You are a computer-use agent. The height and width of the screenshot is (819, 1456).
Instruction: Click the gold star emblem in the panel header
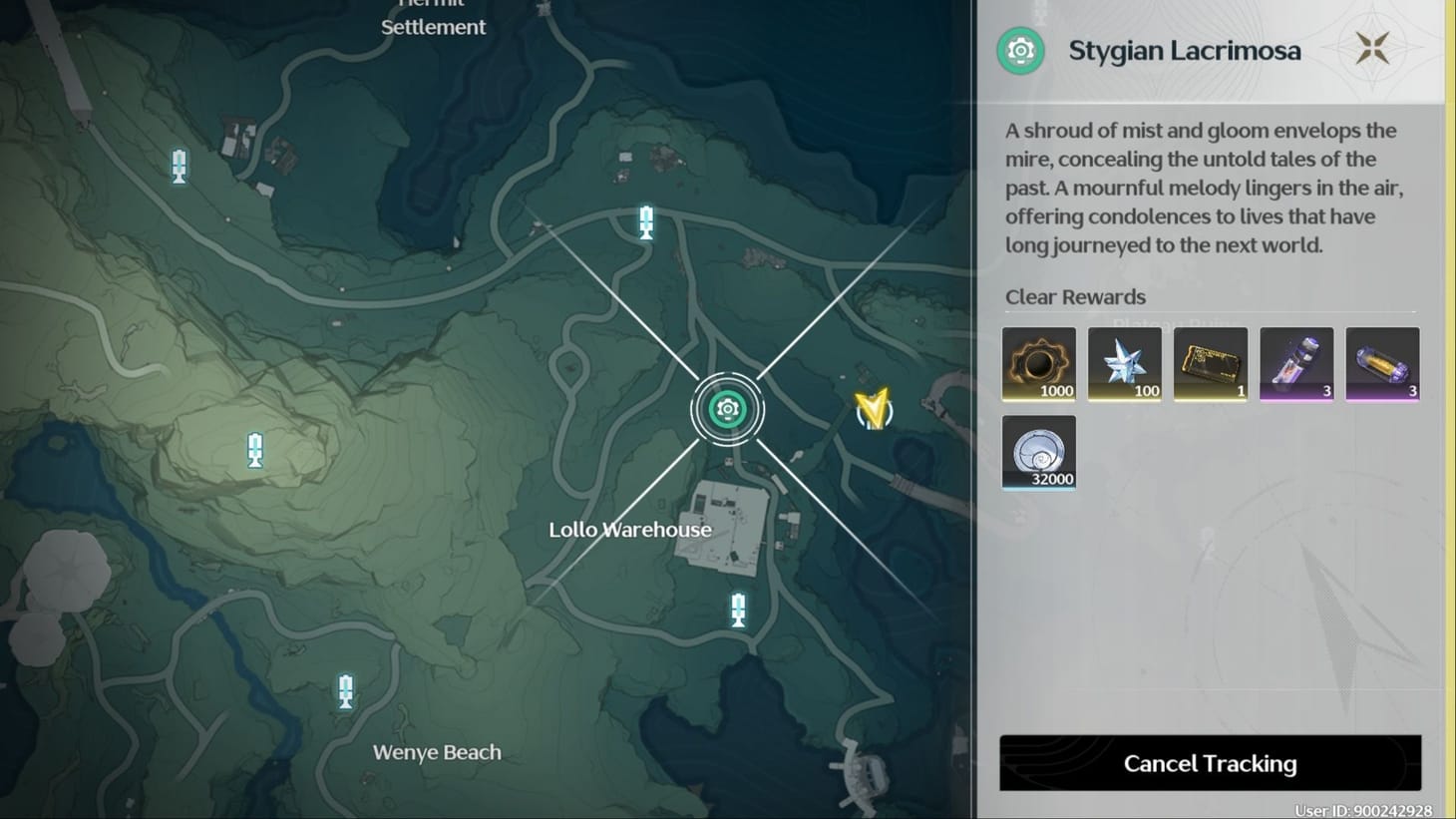(x=1373, y=46)
